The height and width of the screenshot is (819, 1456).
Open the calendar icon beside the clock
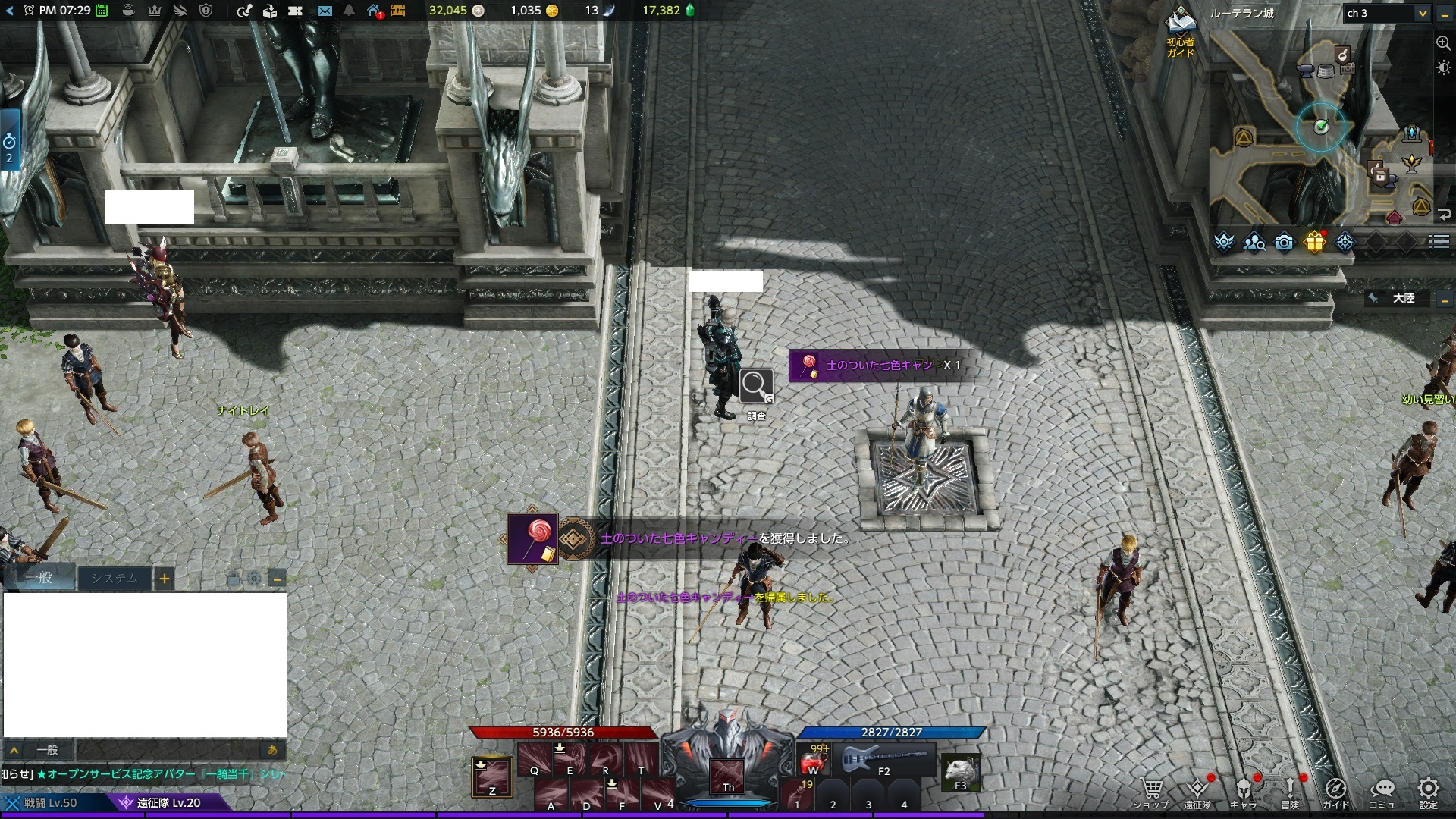[x=102, y=11]
